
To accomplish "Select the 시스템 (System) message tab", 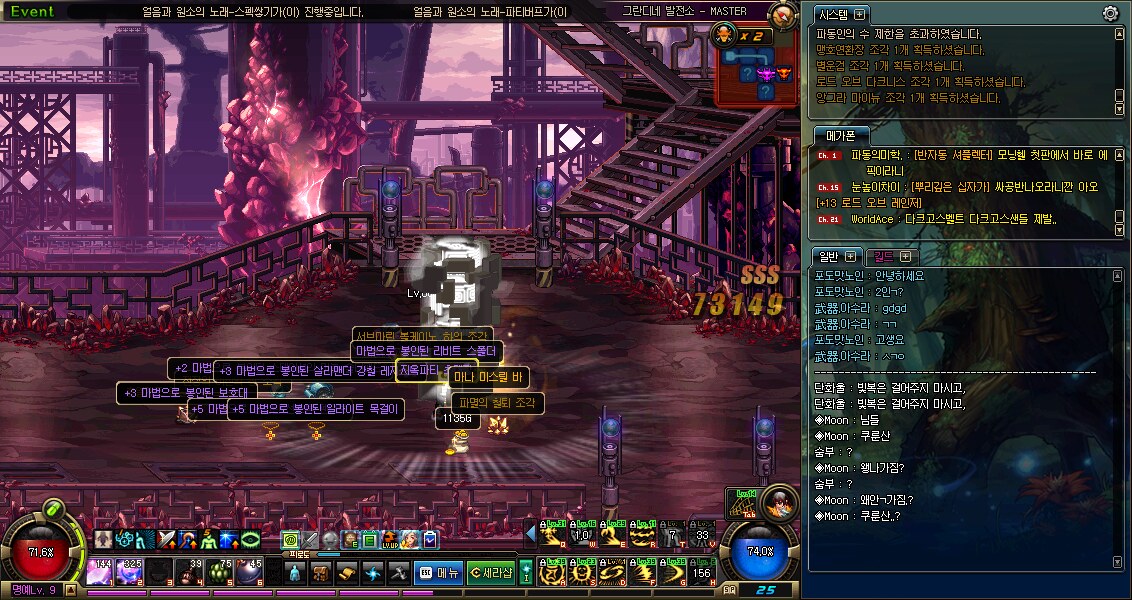I will click(842, 14).
